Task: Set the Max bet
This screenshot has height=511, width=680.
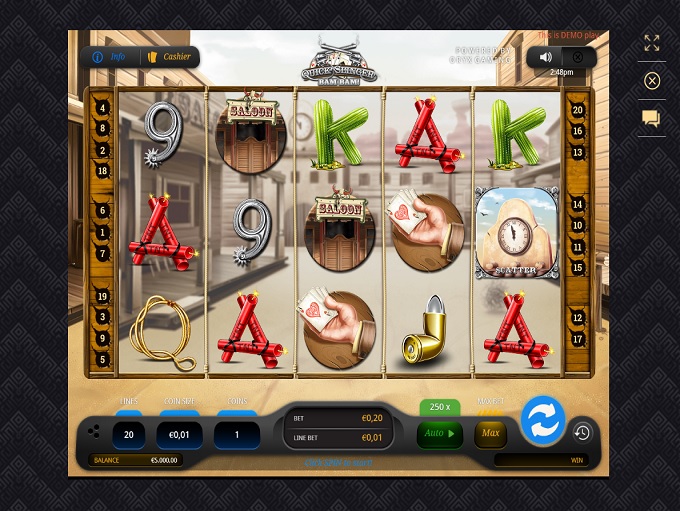Action: pos(490,434)
